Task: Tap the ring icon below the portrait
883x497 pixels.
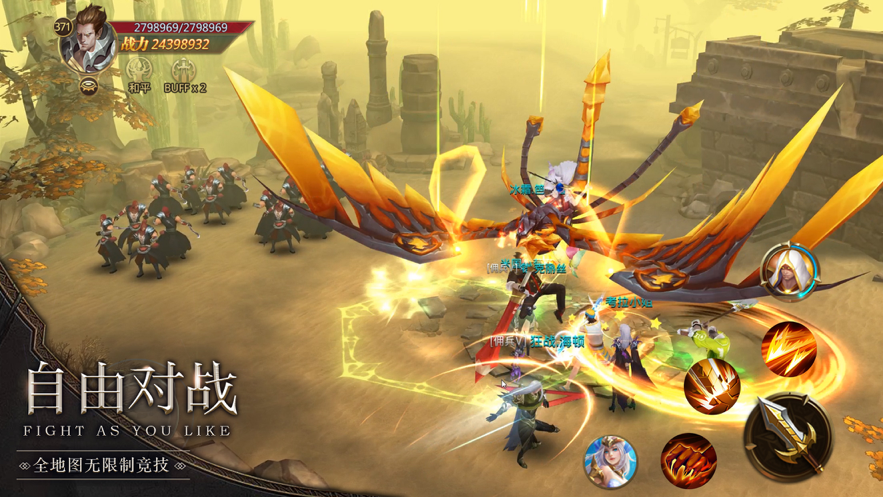Action: click(x=89, y=86)
